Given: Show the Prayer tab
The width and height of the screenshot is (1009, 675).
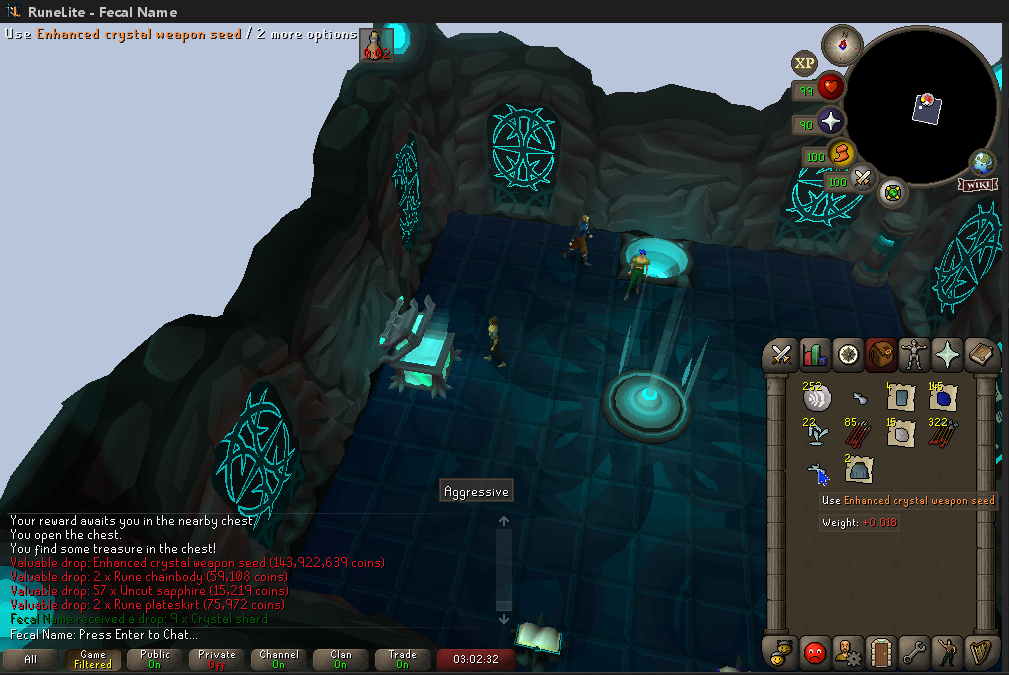Looking at the screenshot, I should pos(946,354).
